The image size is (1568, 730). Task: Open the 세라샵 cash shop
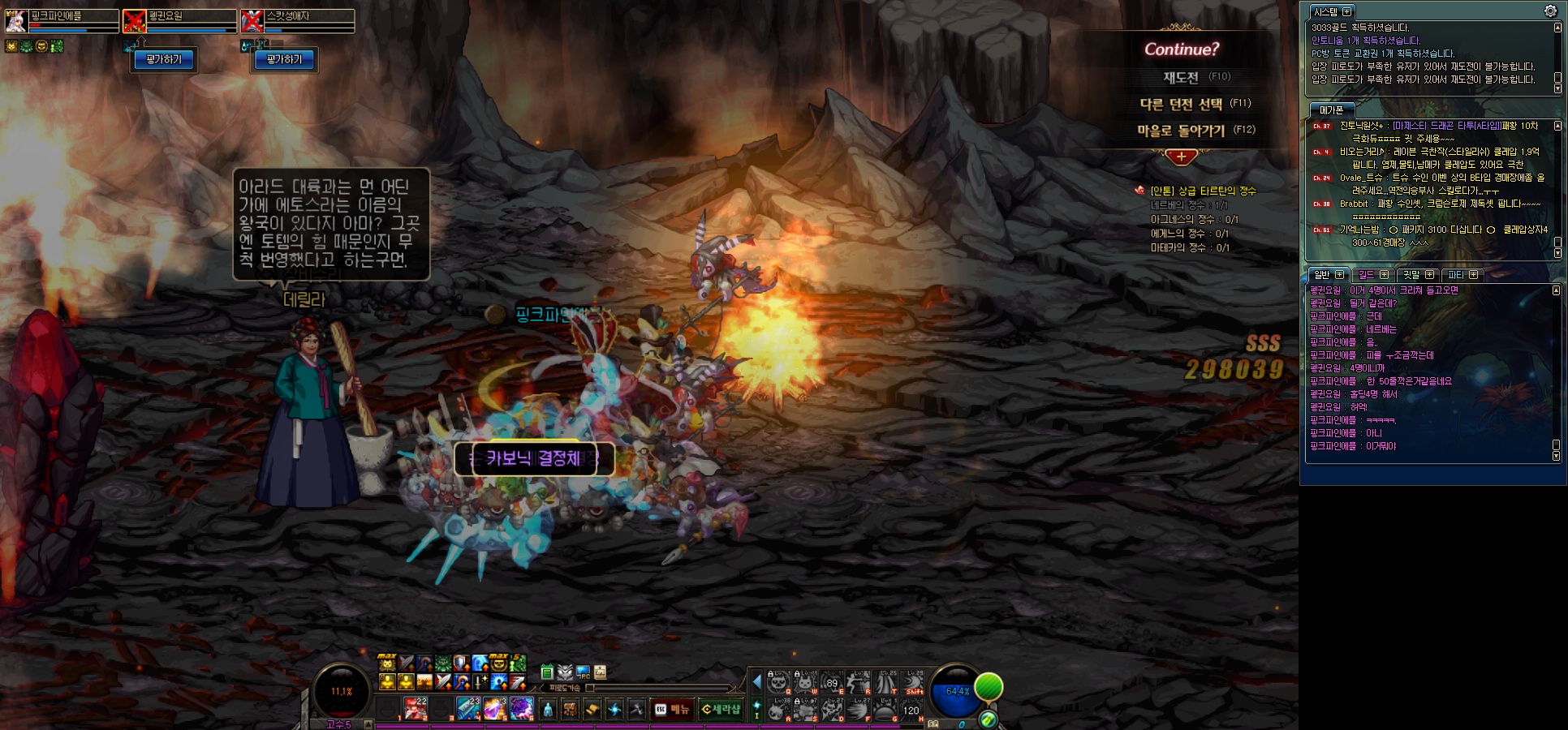(x=721, y=710)
